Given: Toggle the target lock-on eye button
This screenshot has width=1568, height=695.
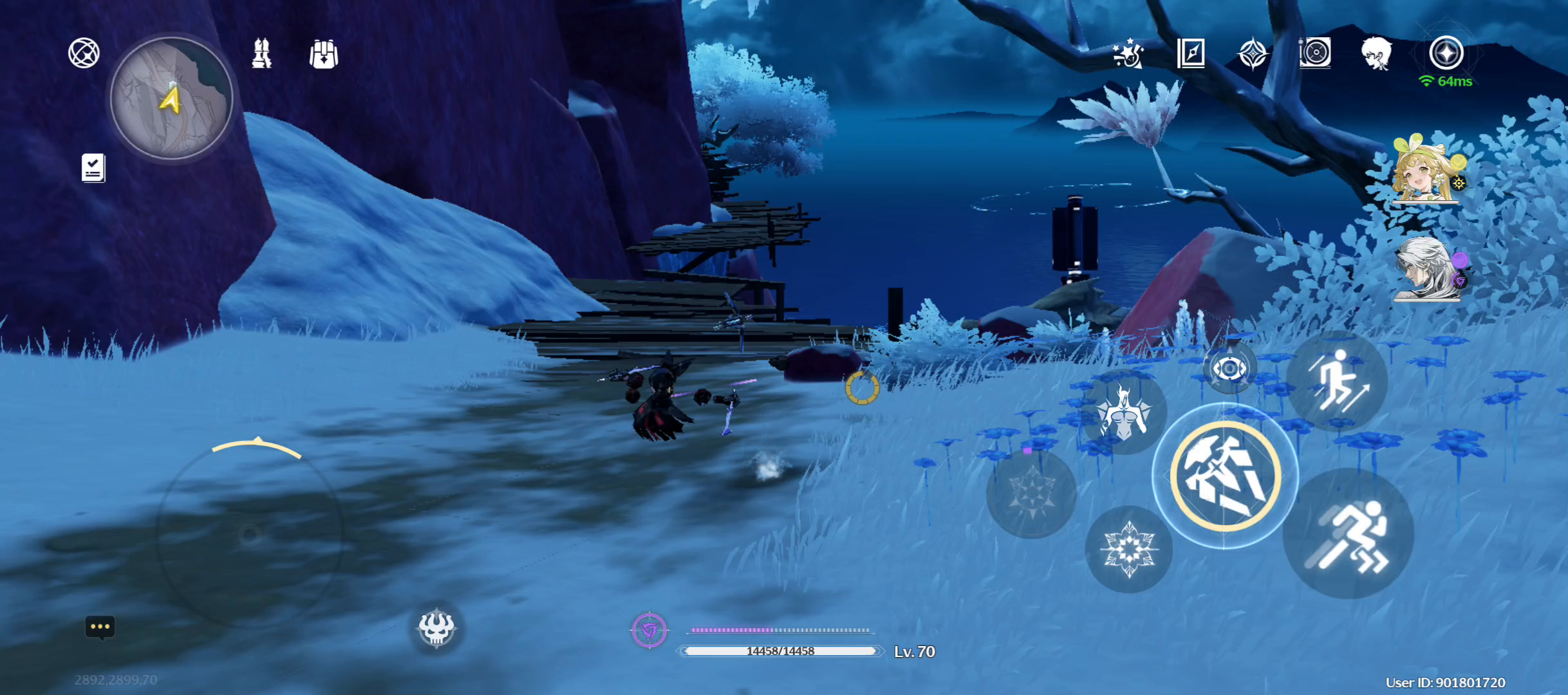Looking at the screenshot, I should point(1229,369).
